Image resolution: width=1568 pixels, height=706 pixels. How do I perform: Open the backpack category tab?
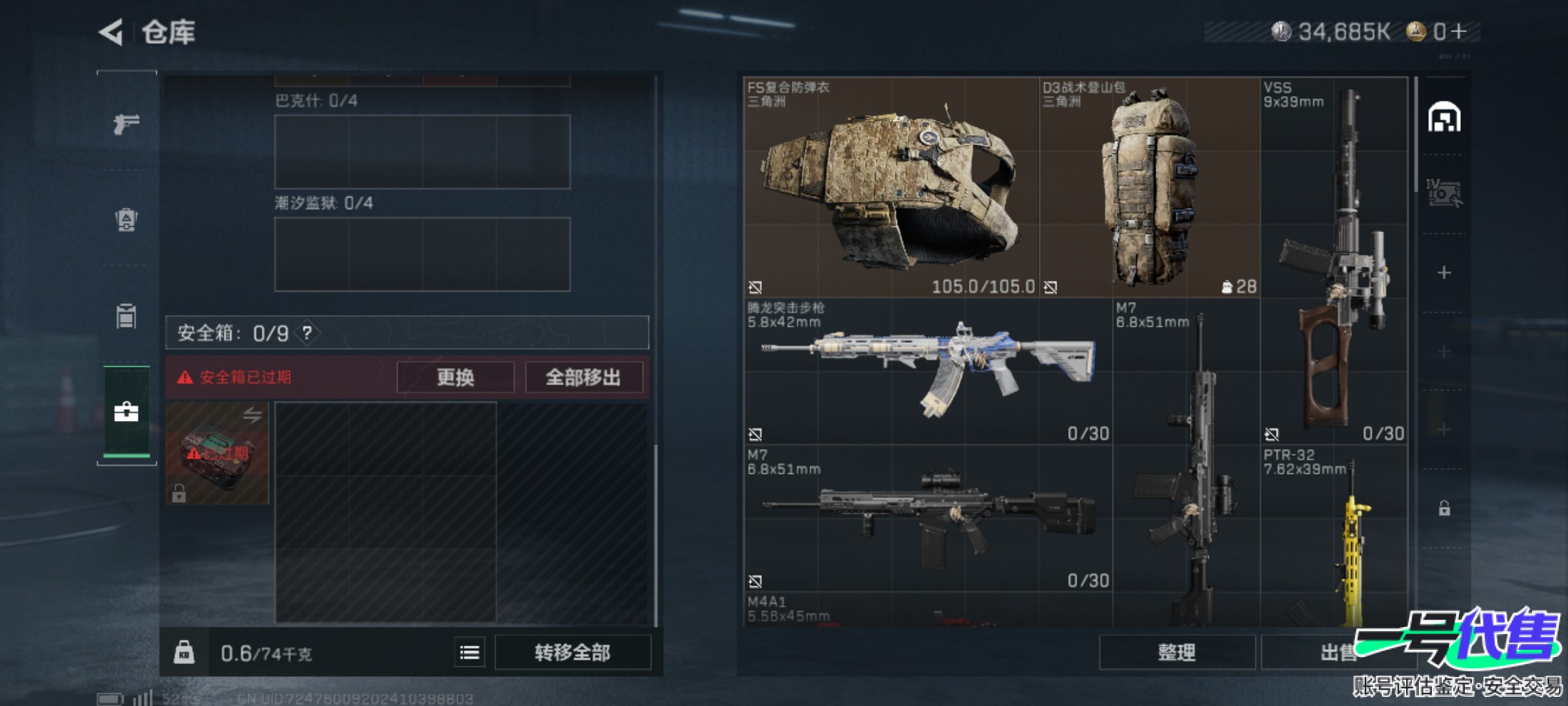click(126, 219)
